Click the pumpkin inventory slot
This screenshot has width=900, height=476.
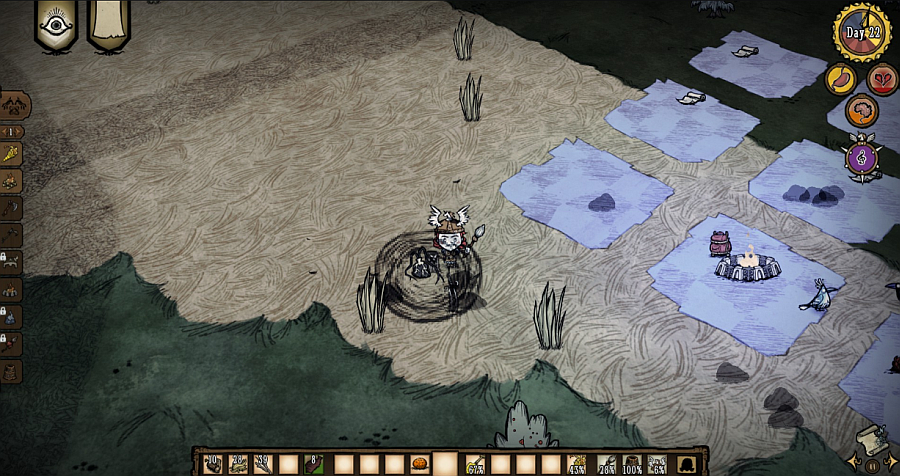(420, 465)
